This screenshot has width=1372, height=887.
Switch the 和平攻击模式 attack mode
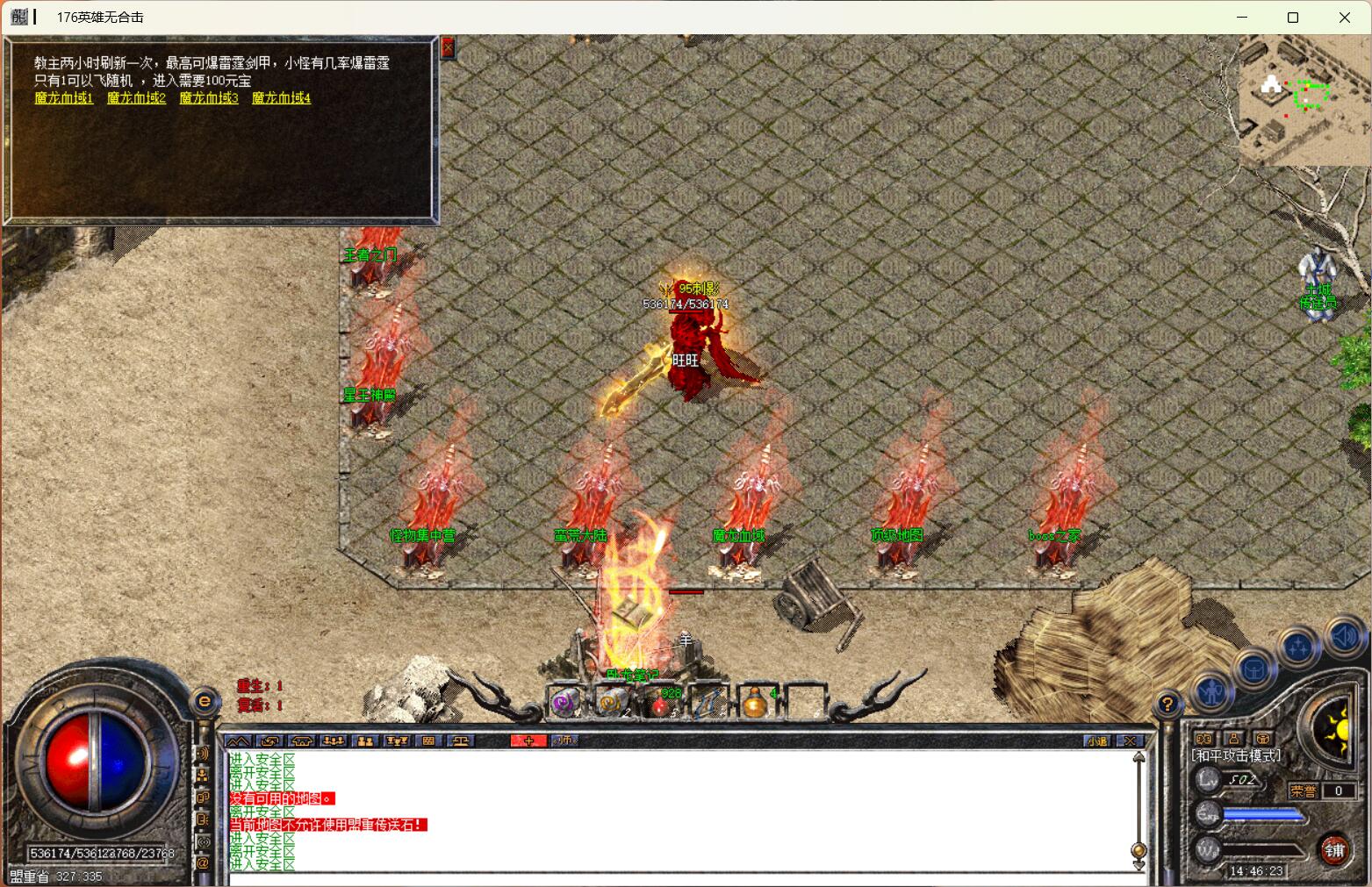[1236, 756]
